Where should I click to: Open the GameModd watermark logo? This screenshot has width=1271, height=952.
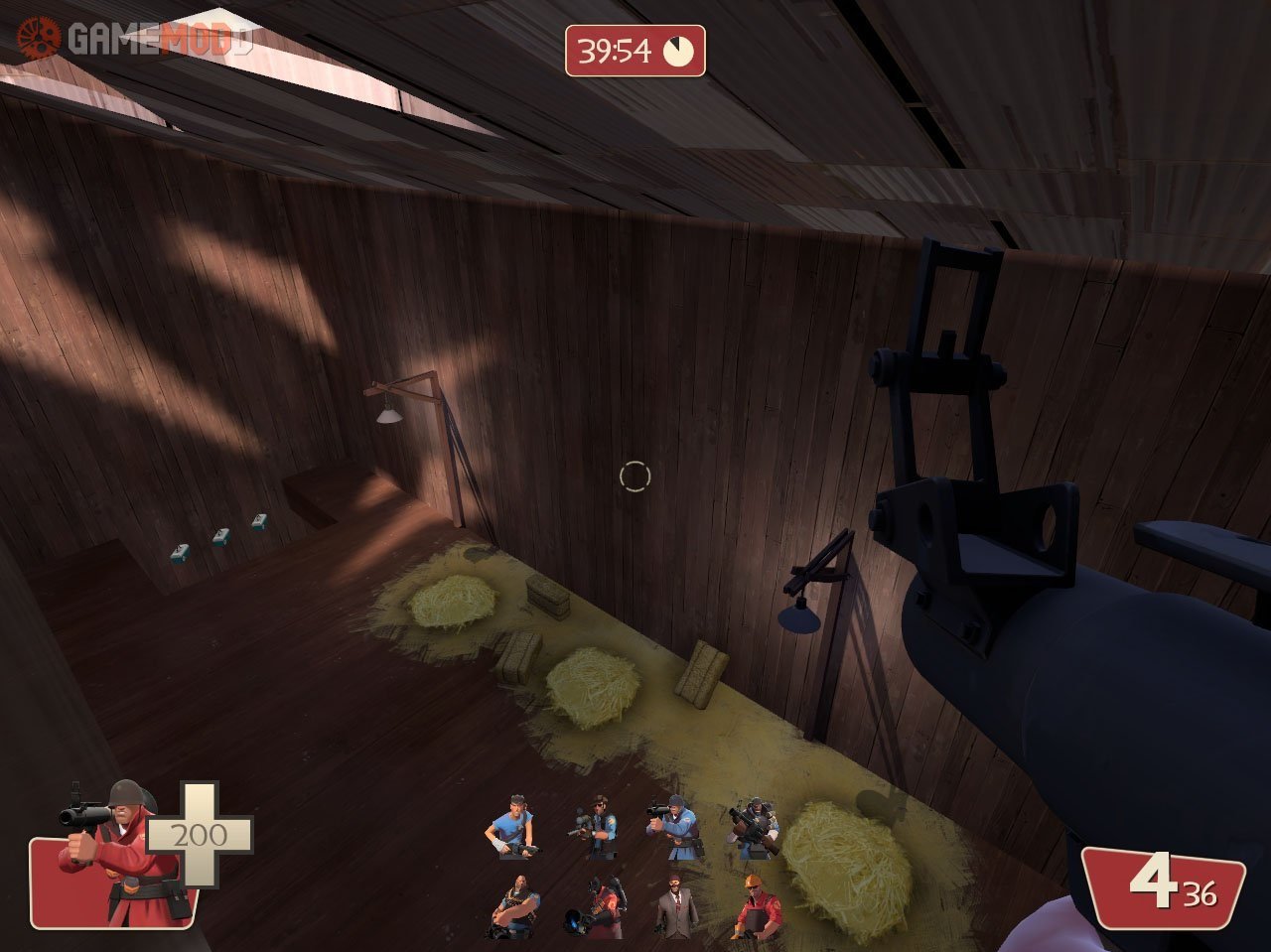click(x=134, y=40)
